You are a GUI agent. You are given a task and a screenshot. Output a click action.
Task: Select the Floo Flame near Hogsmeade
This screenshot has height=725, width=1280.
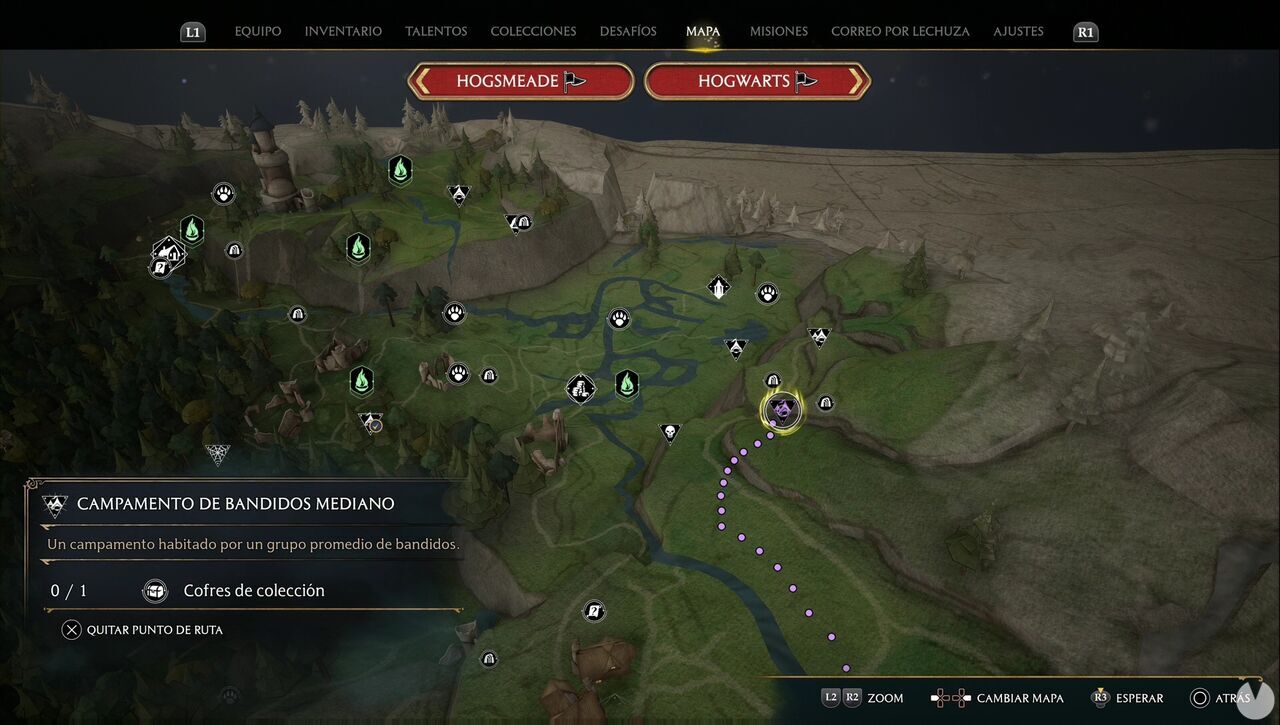tap(191, 230)
